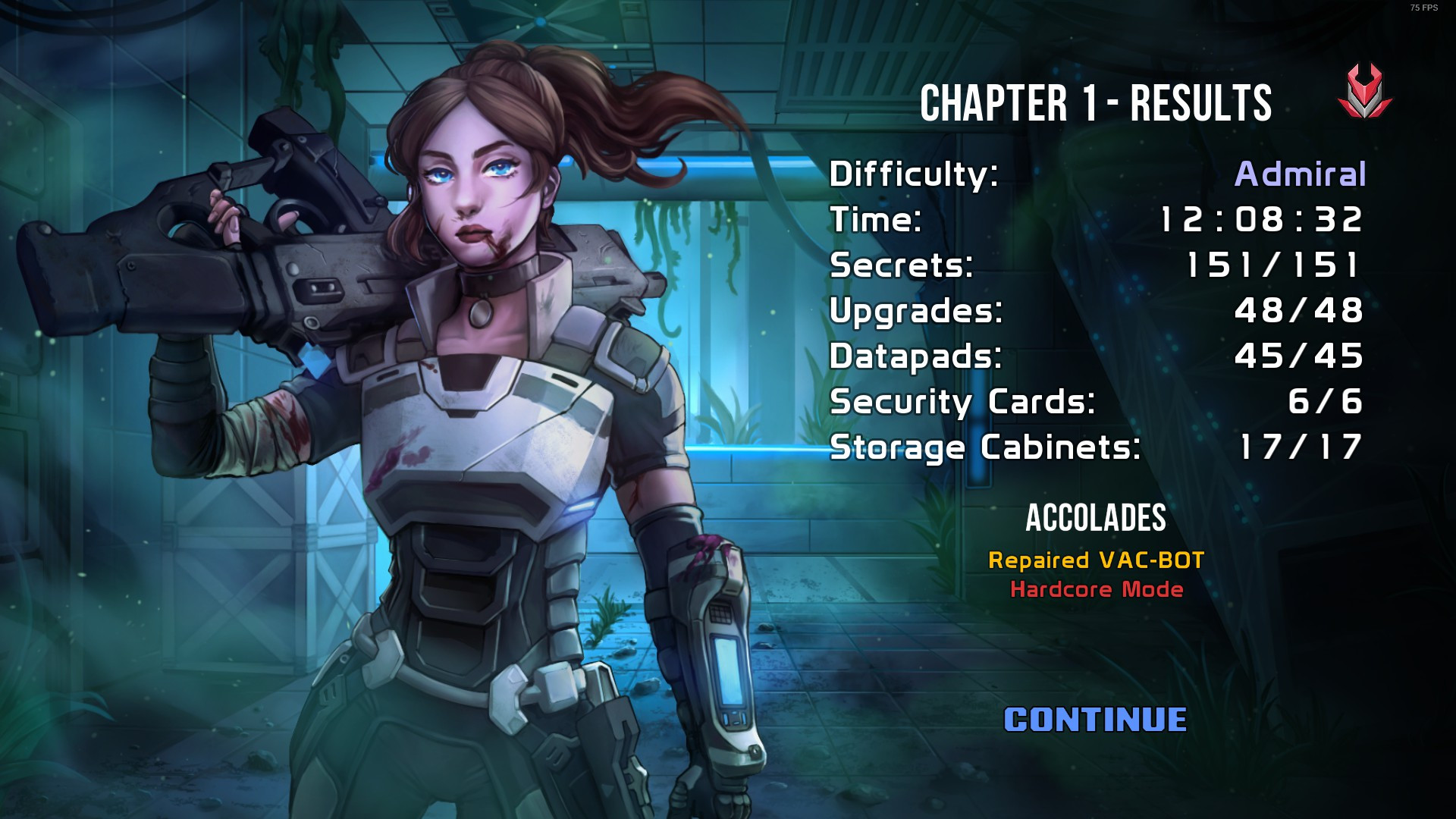Click the CONTINUE button
The height and width of the screenshot is (819, 1456).
point(1095,720)
